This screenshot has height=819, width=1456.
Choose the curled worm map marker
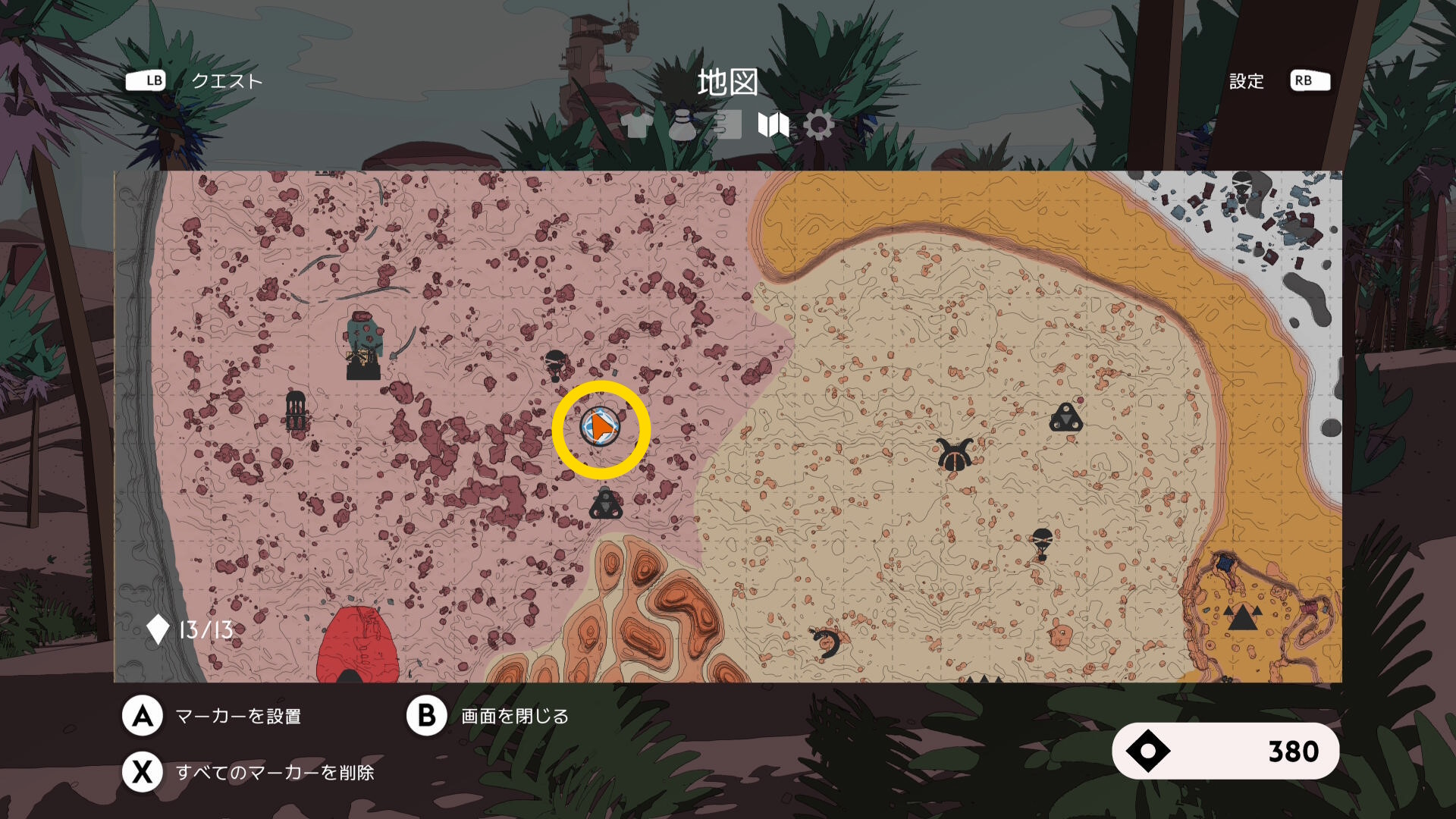tap(827, 643)
